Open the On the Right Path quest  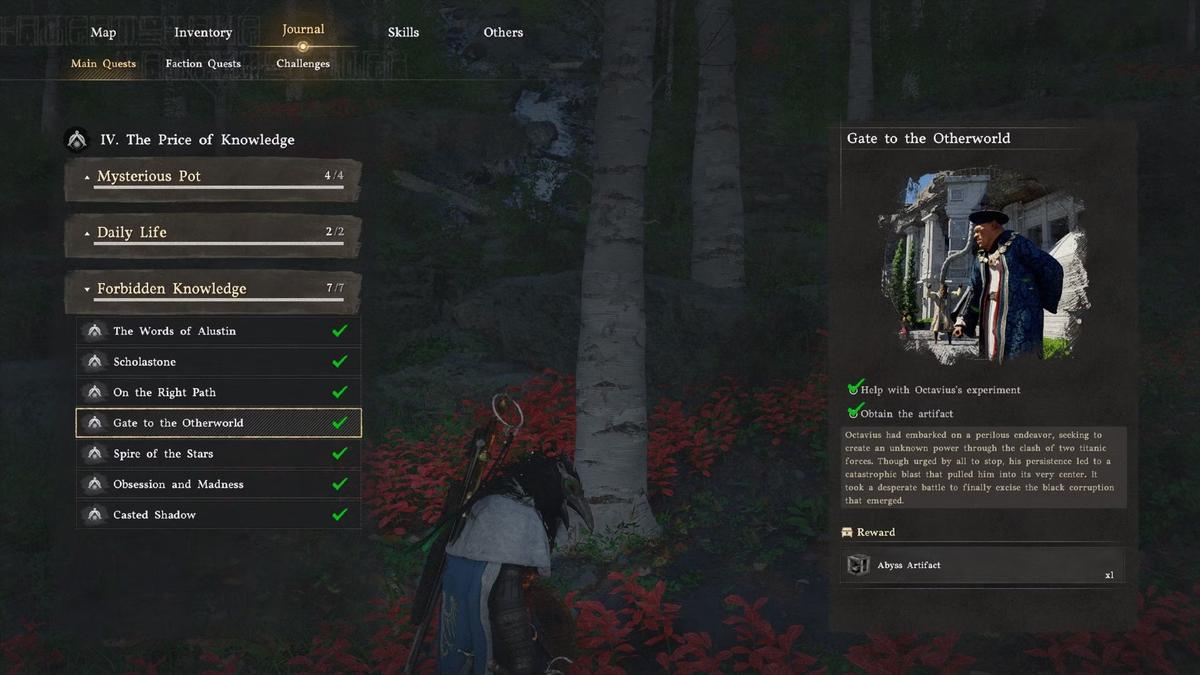pyautogui.click(x=218, y=392)
